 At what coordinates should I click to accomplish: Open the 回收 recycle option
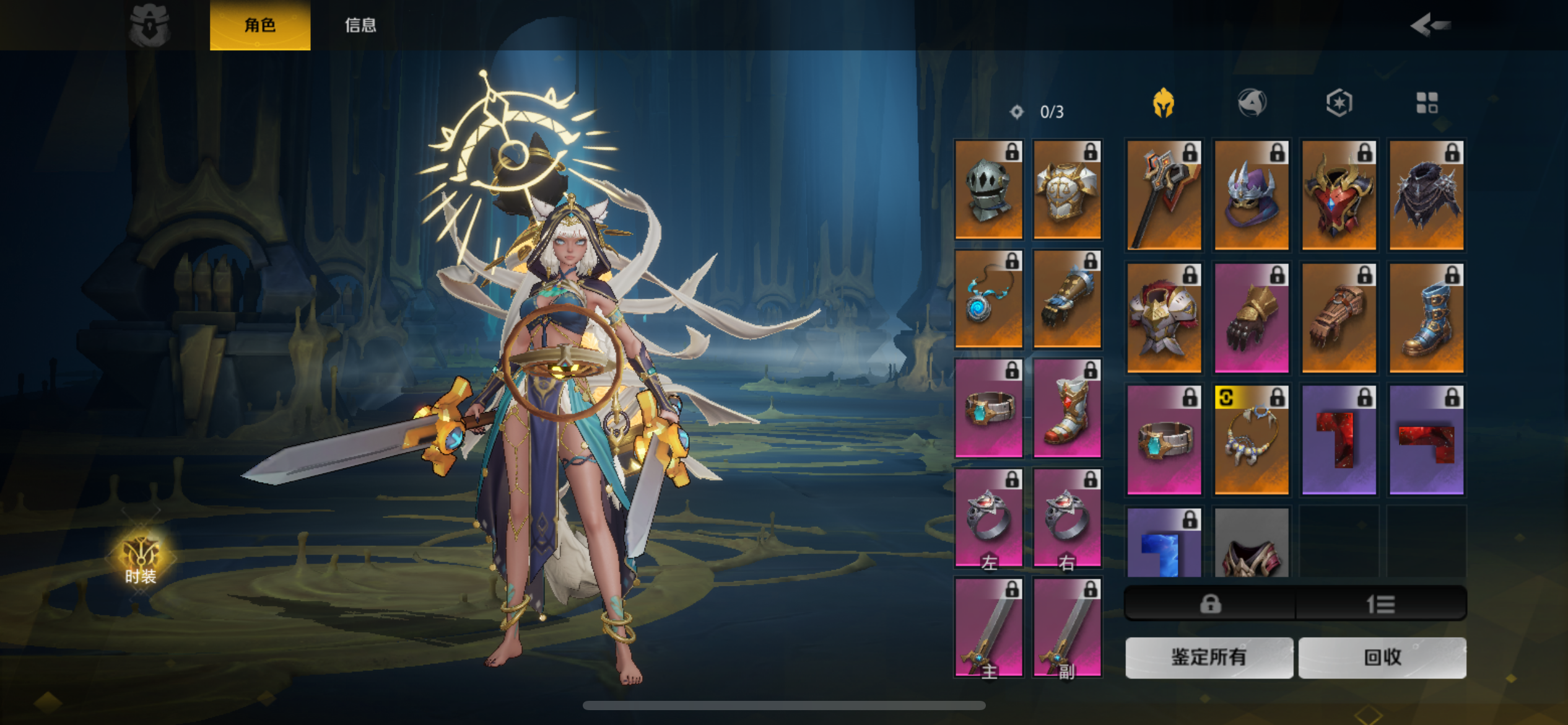(x=1382, y=657)
